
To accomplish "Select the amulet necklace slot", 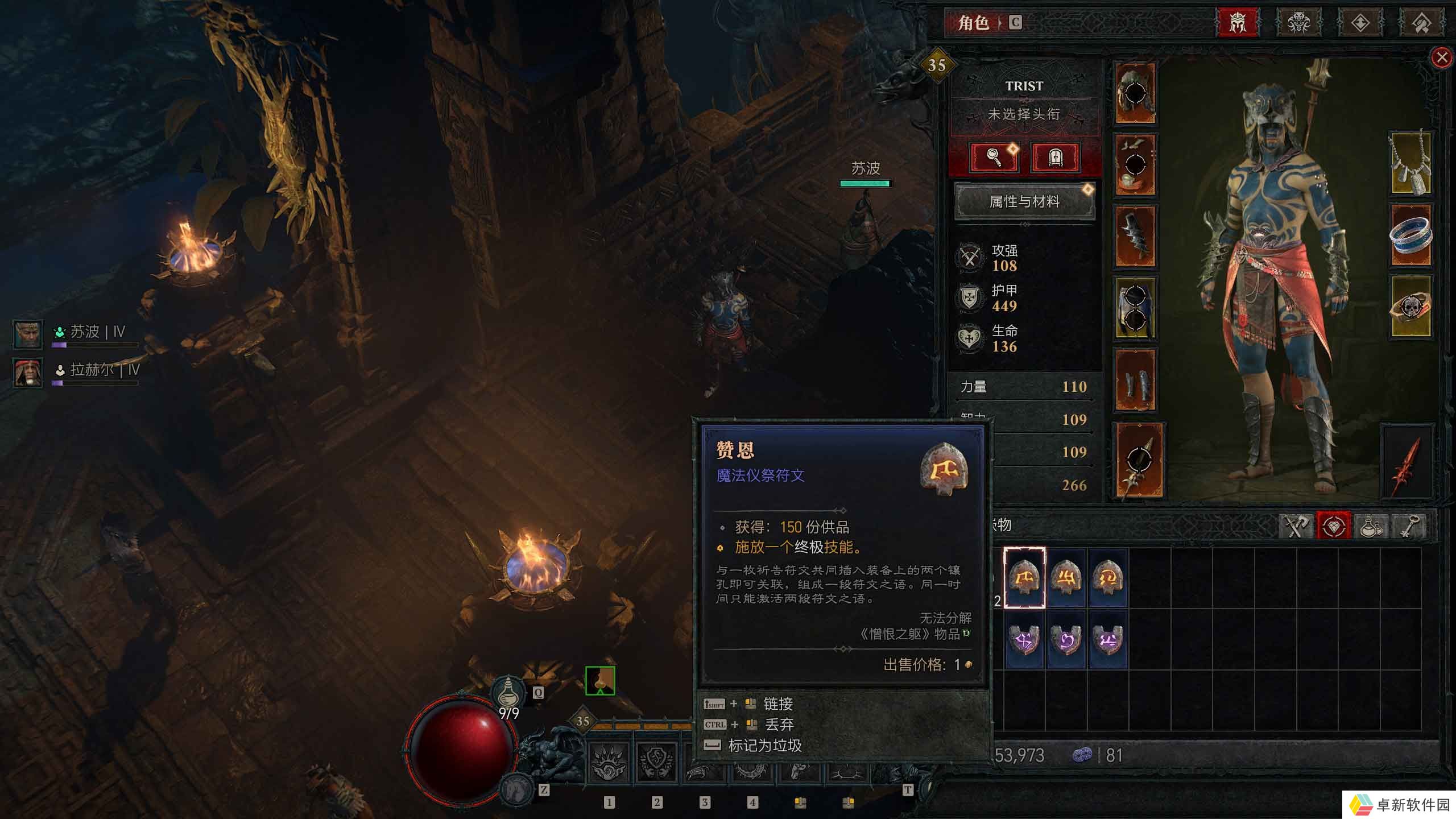I will pyautogui.click(x=1410, y=164).
